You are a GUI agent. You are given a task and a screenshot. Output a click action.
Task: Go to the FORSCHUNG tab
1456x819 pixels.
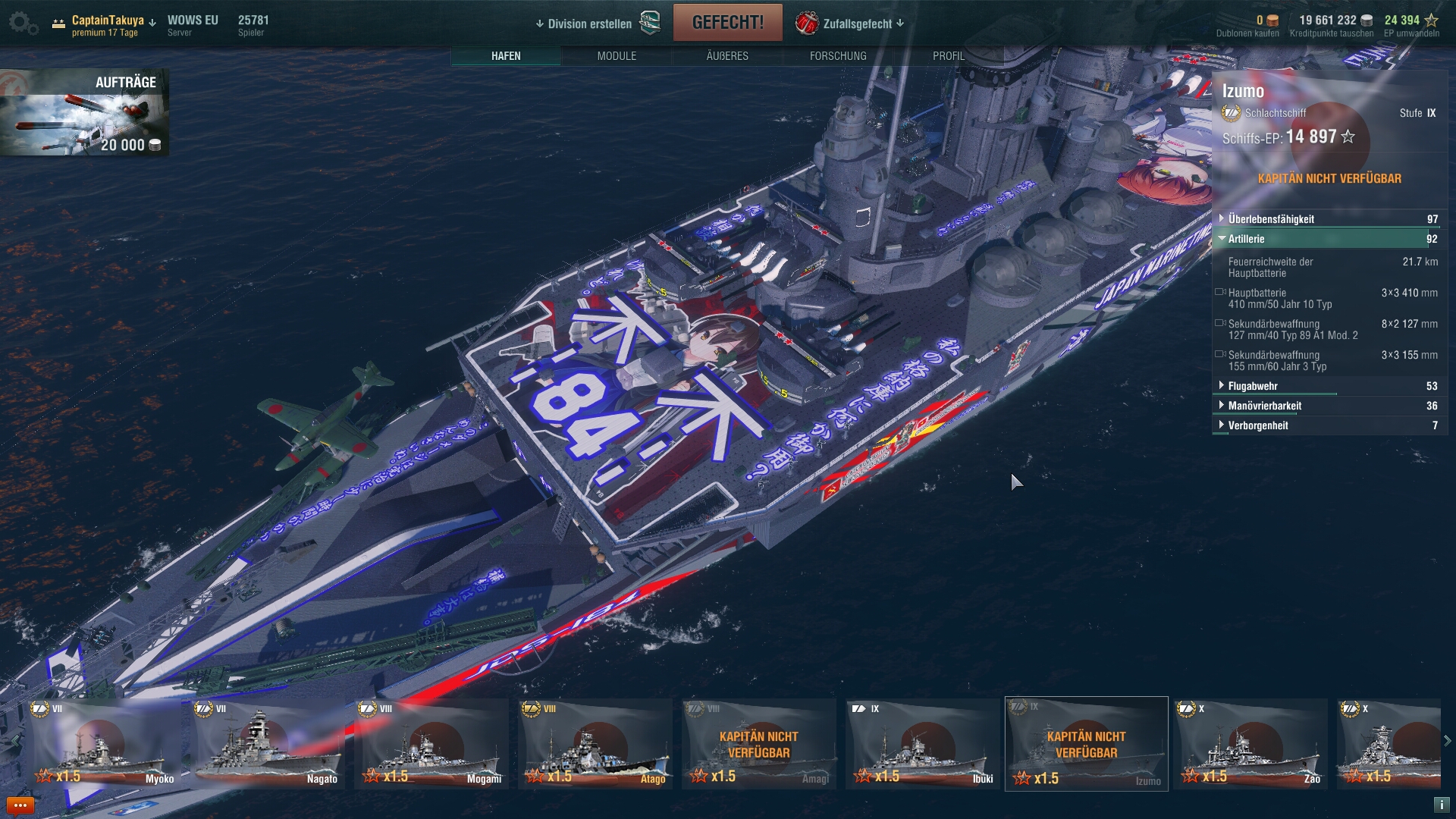838,56
